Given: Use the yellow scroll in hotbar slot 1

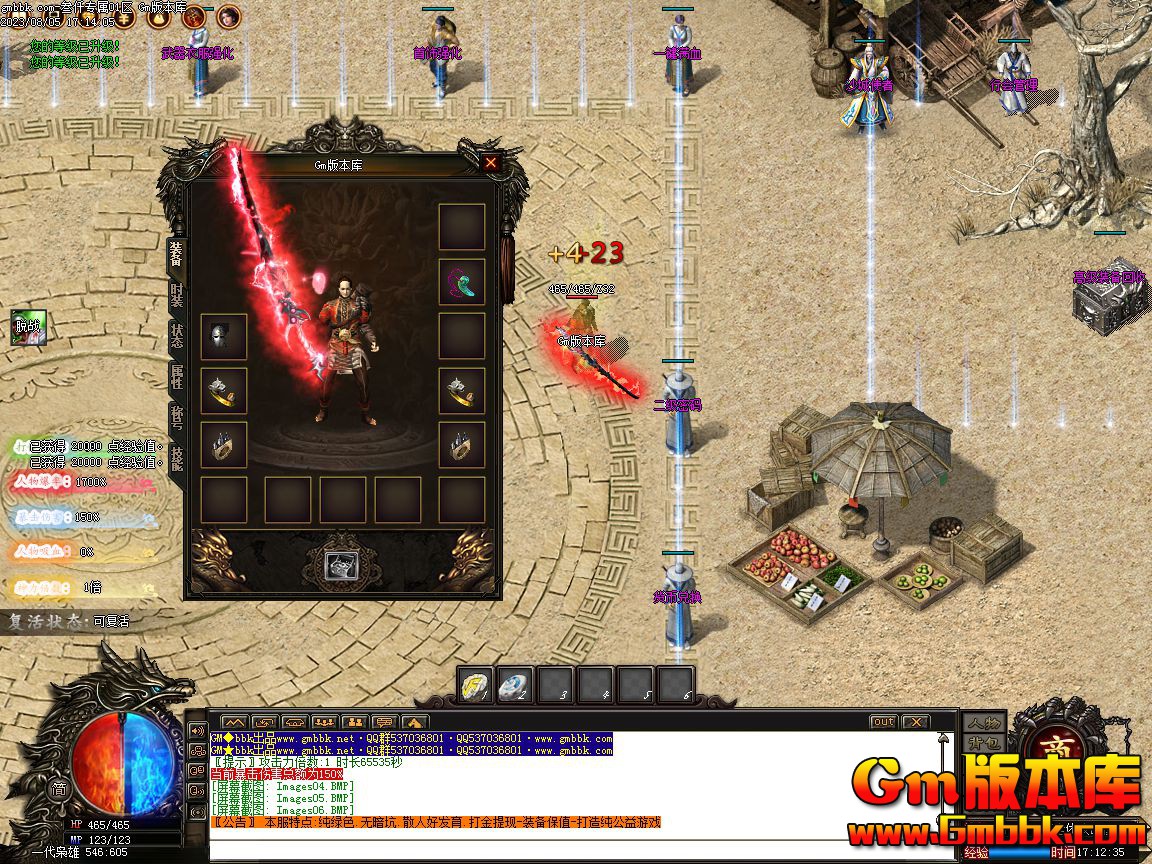Looking at the screenshot, I should click(476, 685).
